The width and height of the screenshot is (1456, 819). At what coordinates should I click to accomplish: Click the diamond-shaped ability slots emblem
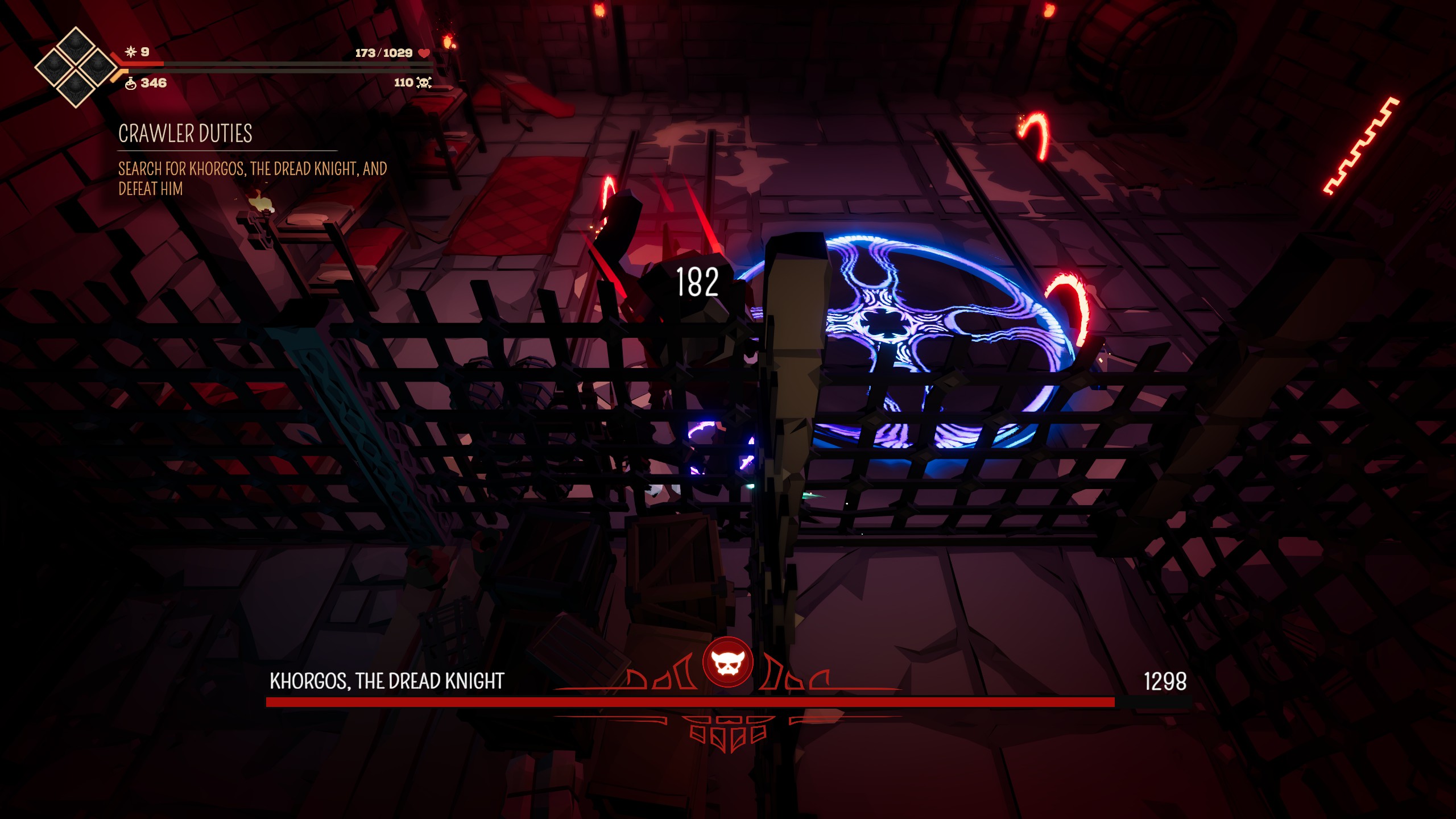coord(75,67)
